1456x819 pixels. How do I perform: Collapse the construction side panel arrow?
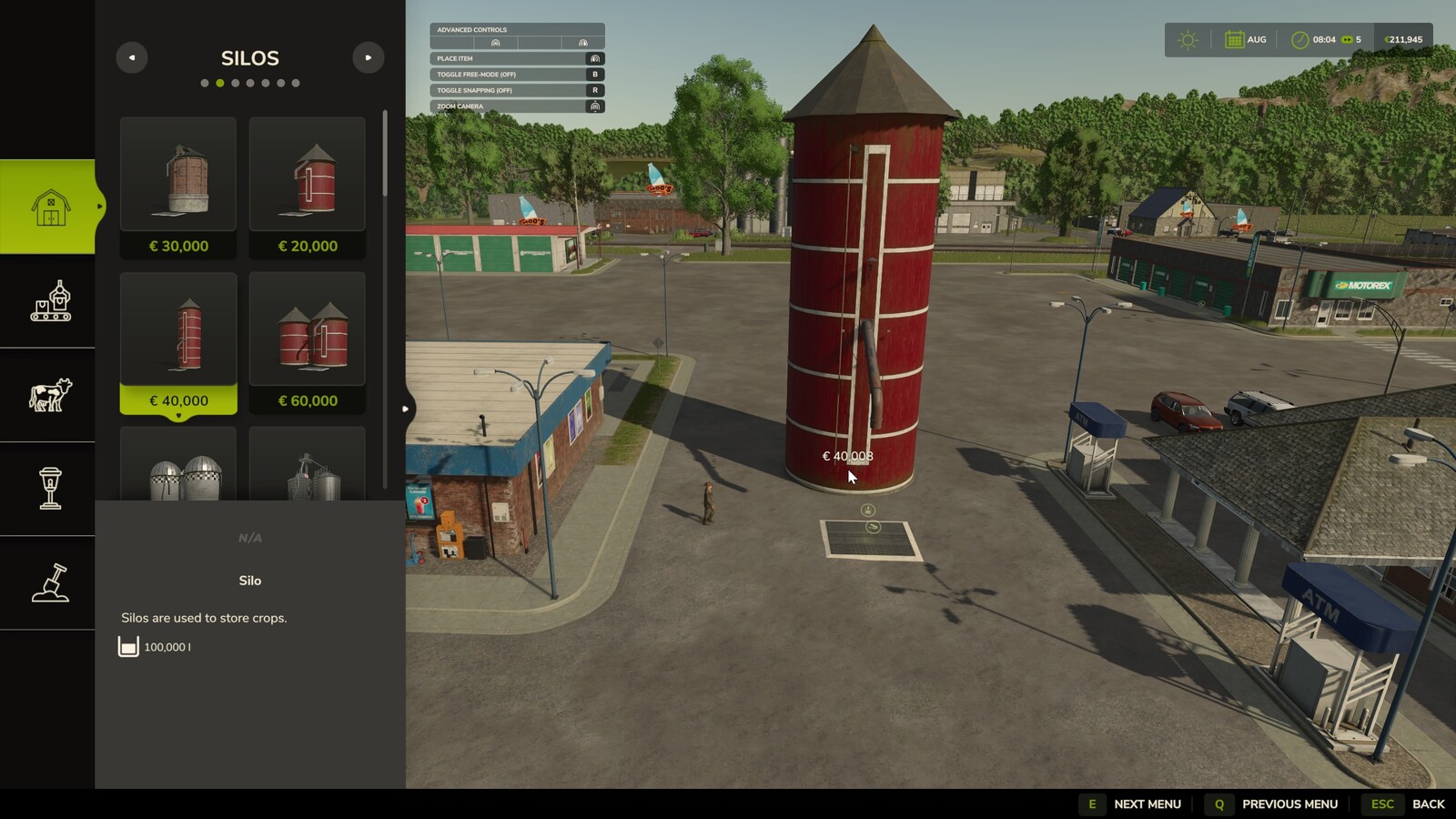pyautogui.click(x=406, y=409)
